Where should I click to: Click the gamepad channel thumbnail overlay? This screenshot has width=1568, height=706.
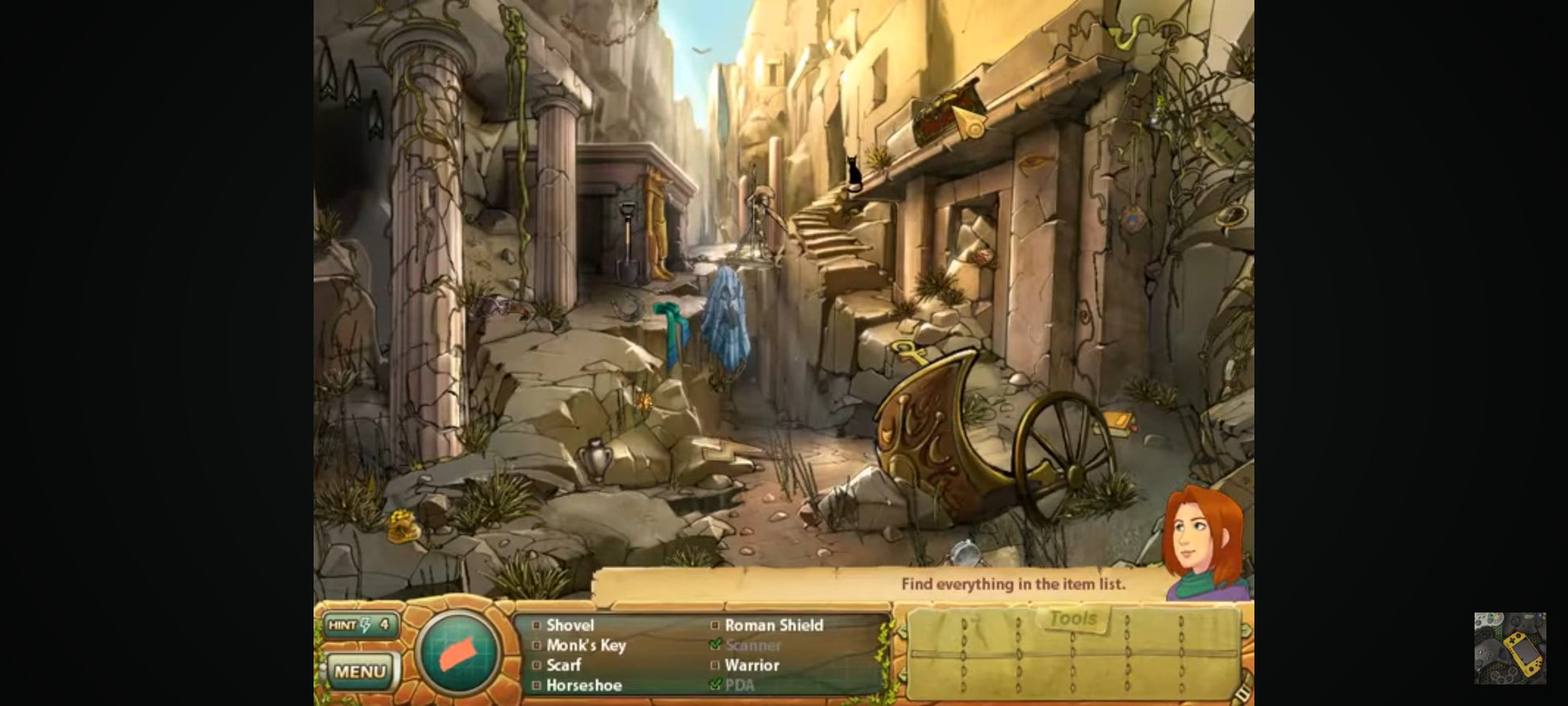point(1509,648)
